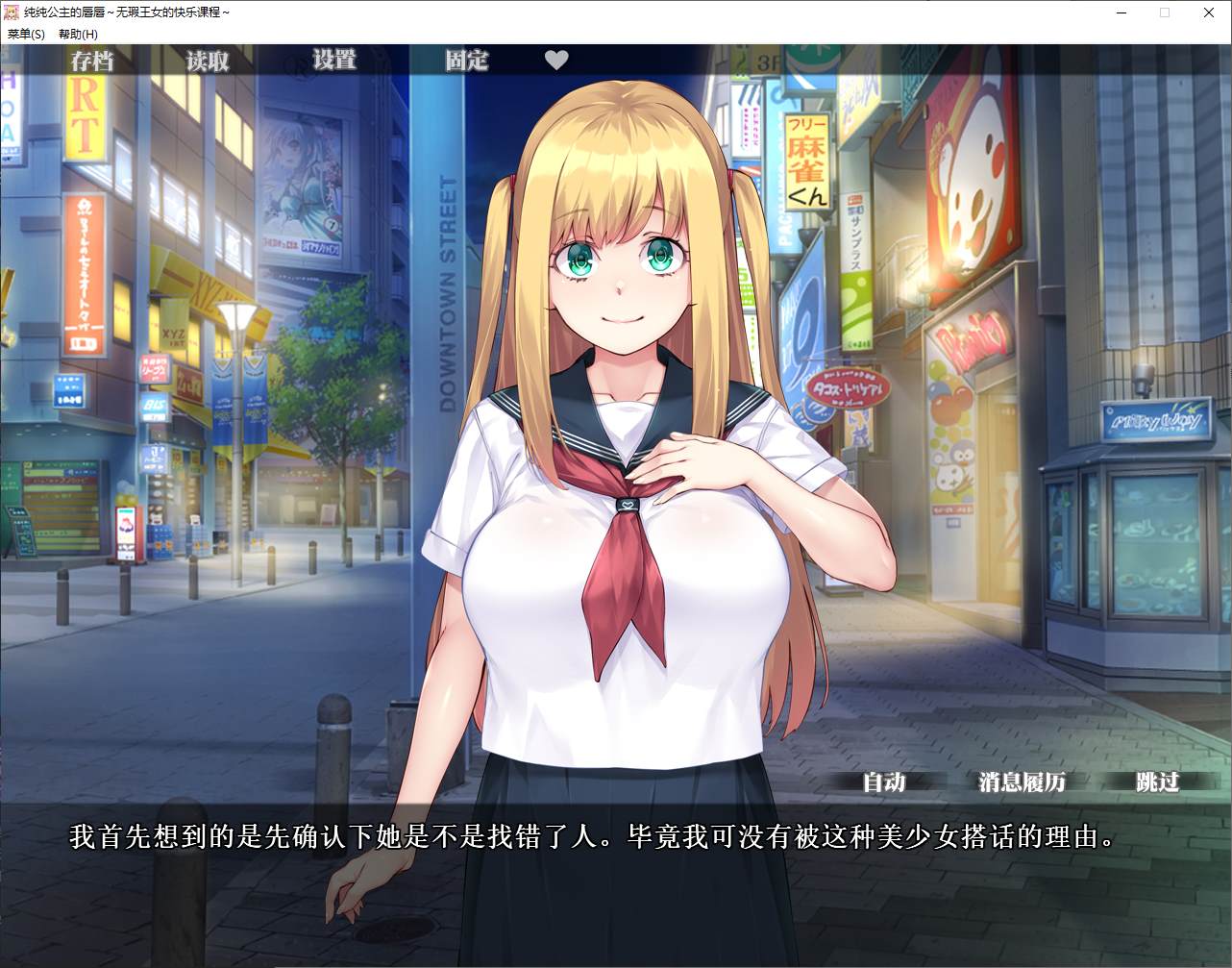Open the 帮助(H) help menu
Viewport: 1232px width, 968px height.
(78, 35)
